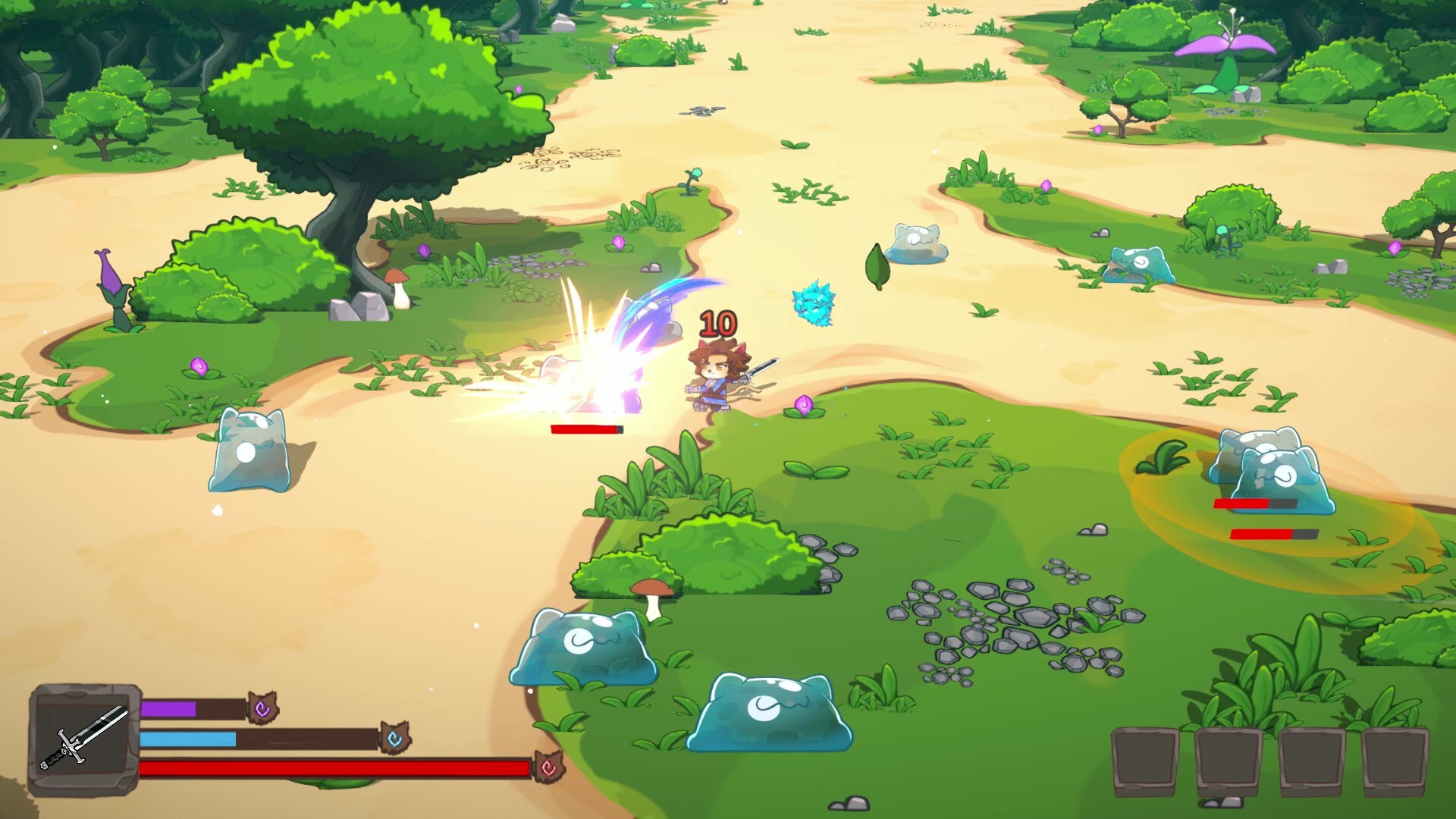
Task: Click the floating red damage number 10
Action: (717, 323)
